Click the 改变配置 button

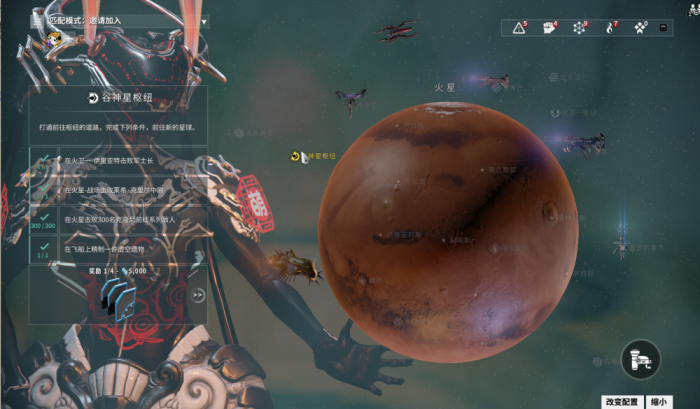(x=622, y=401)
